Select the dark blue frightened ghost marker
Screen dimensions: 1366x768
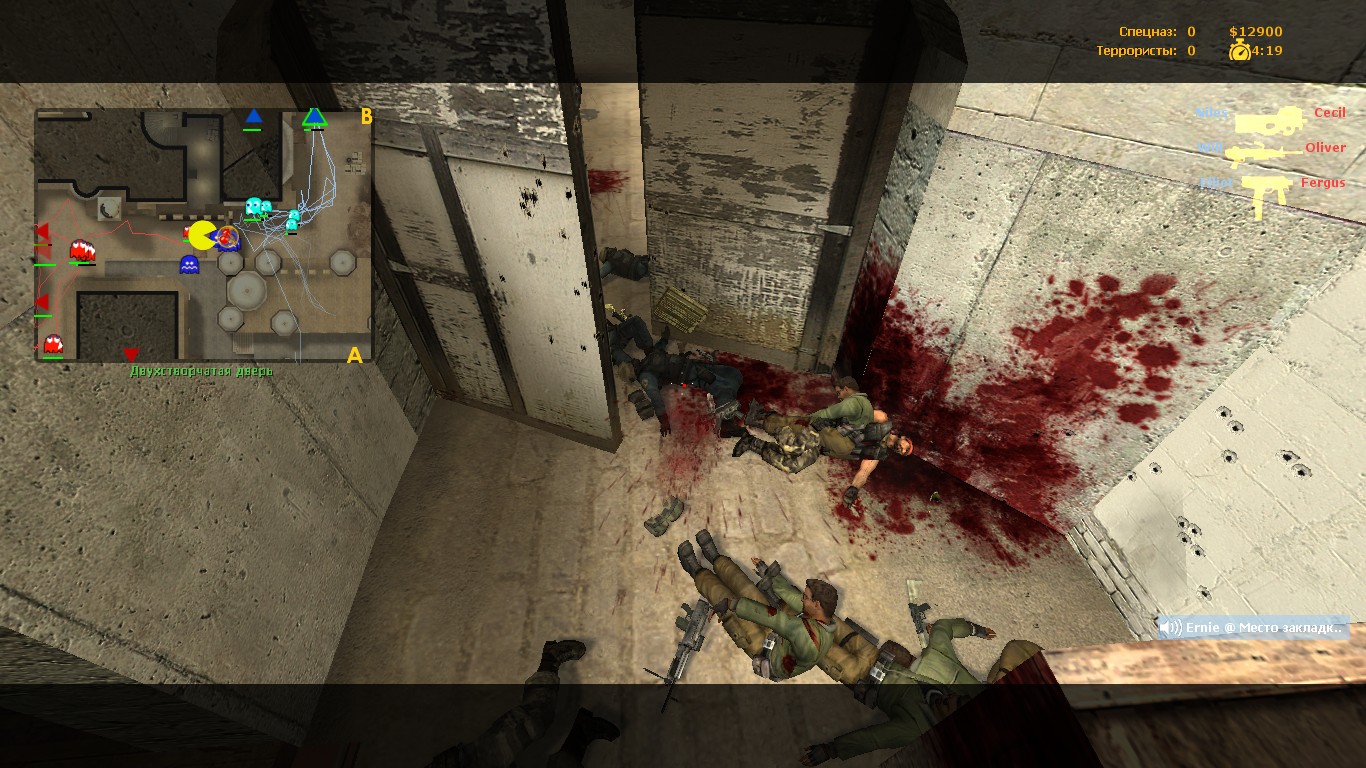pyautogui.click(x=189, y=264)
